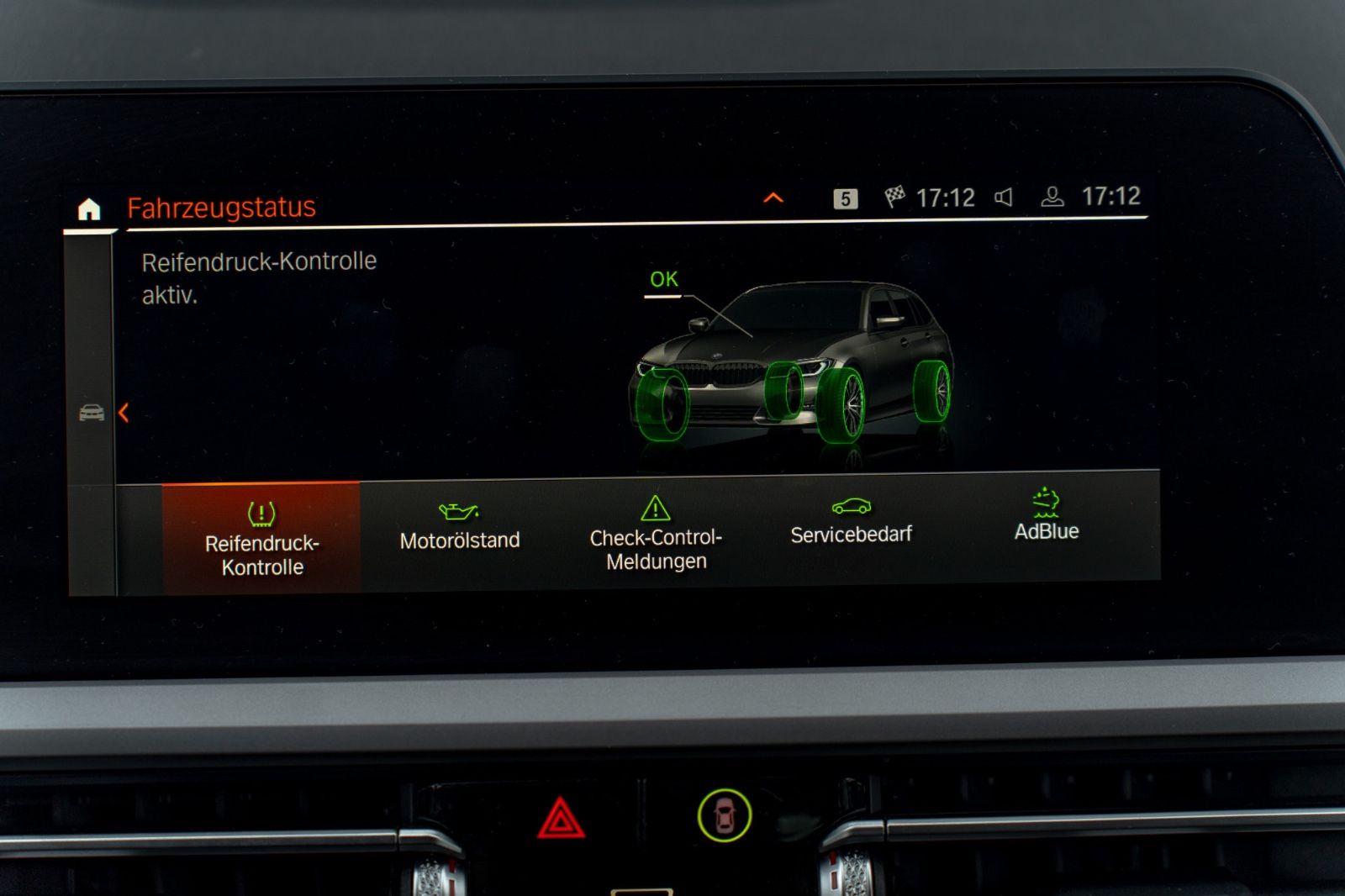The height and width of the screenshot is (896, 1345).
Task: Open the AdBlue status
Action: pos(1047,517)
